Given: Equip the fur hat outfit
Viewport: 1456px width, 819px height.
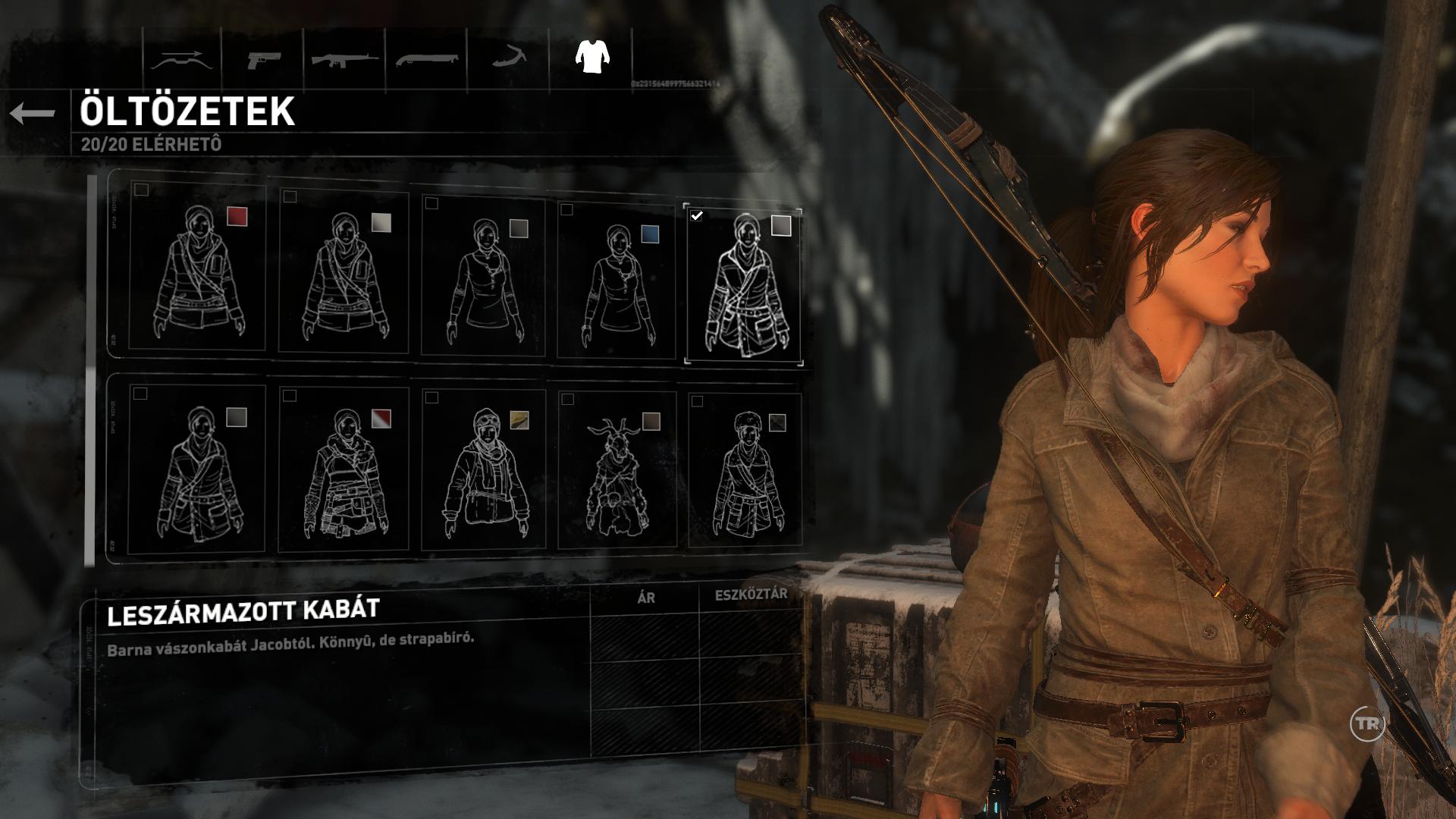Looking at the screenshot, I should 745,470.
